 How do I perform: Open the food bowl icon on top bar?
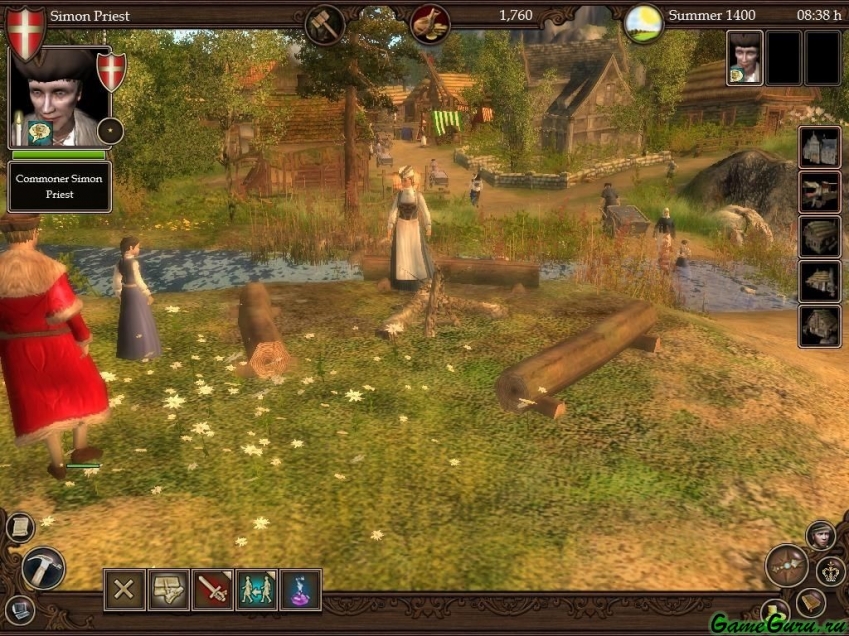coord(430,23)
